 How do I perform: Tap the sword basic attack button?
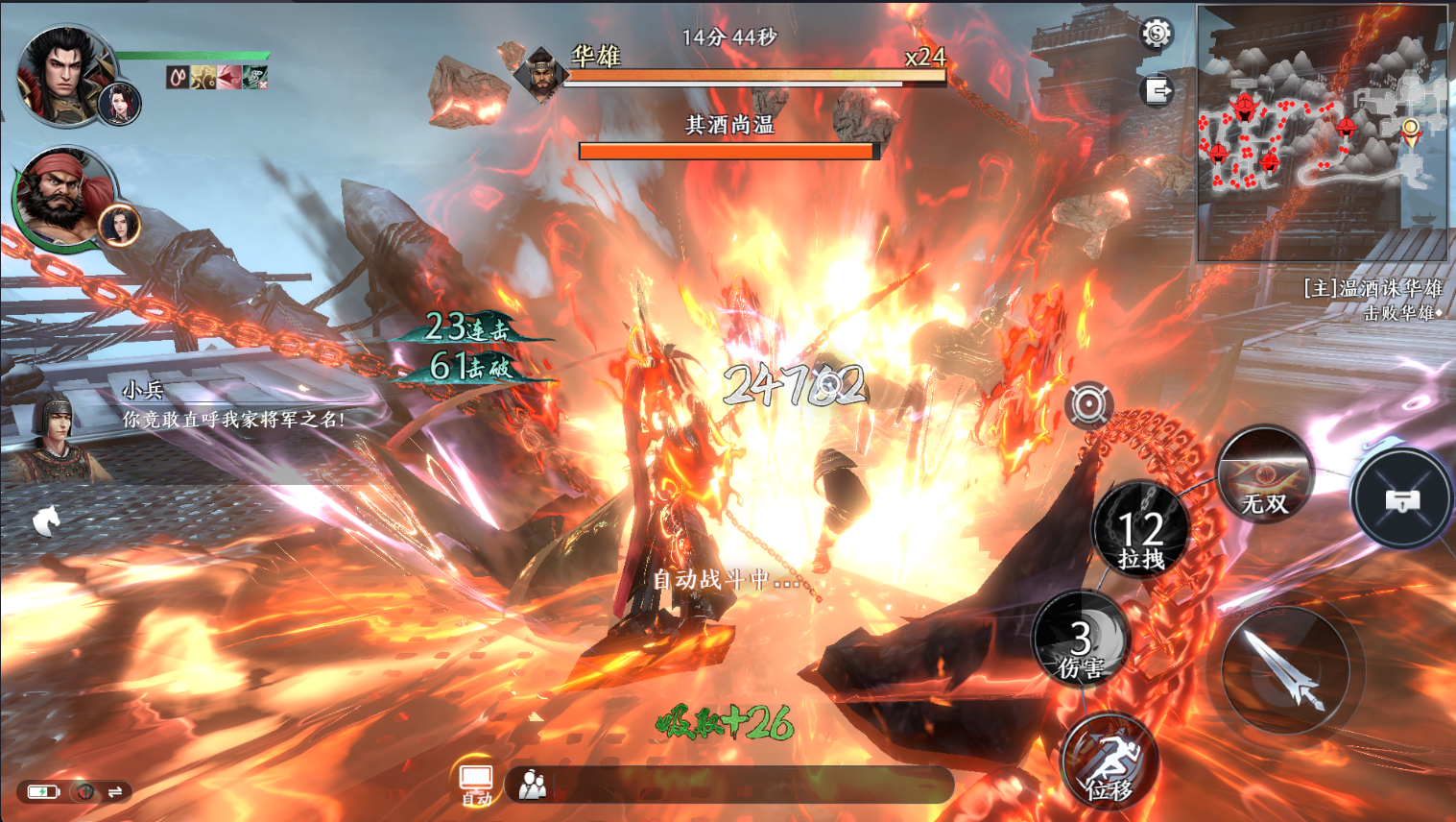[1285, 669]
